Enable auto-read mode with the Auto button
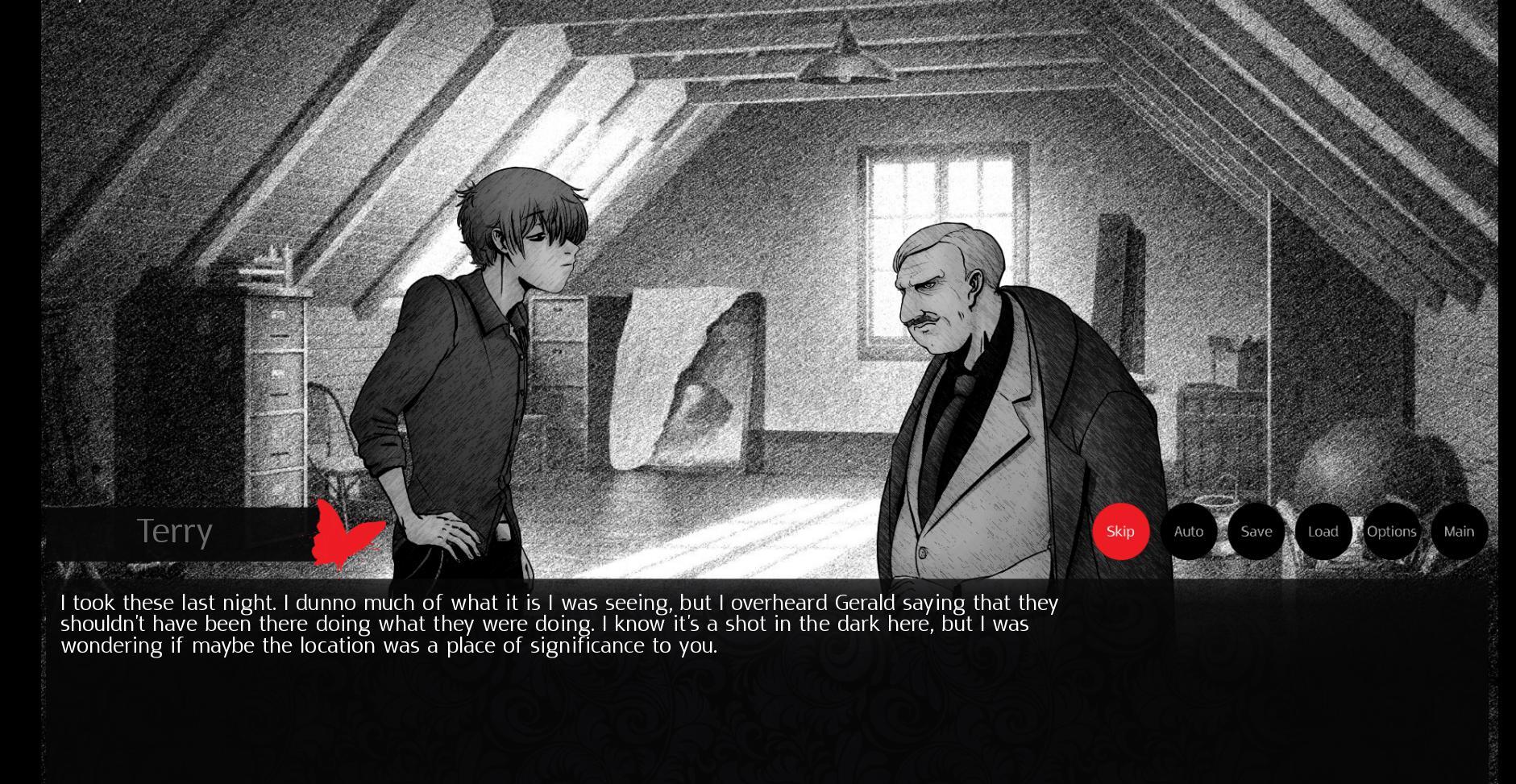The image size is (1516, 784). [1189, 531]
